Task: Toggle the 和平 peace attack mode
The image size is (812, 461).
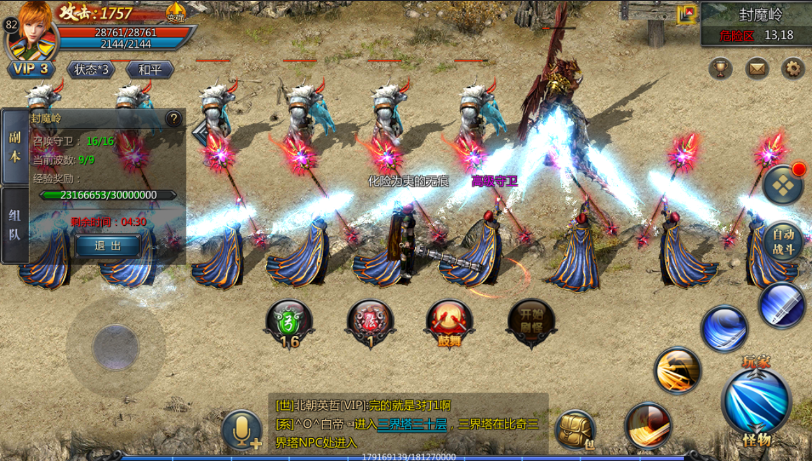Action: click(150, 70)
